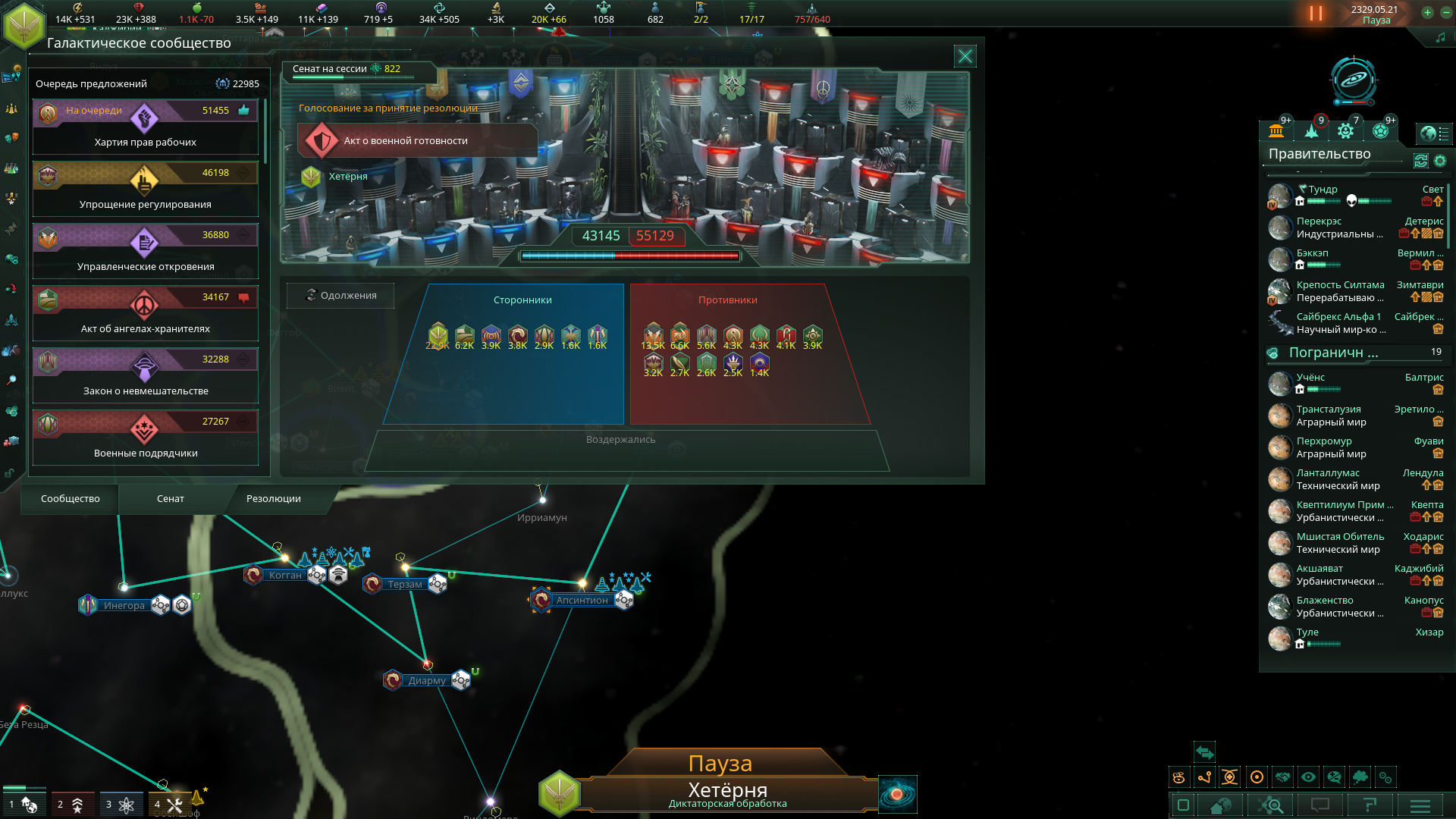Choose the Упрощение регулирования proposal
This screenshot has height=819, width=1456.
click(x=145, y=190)
